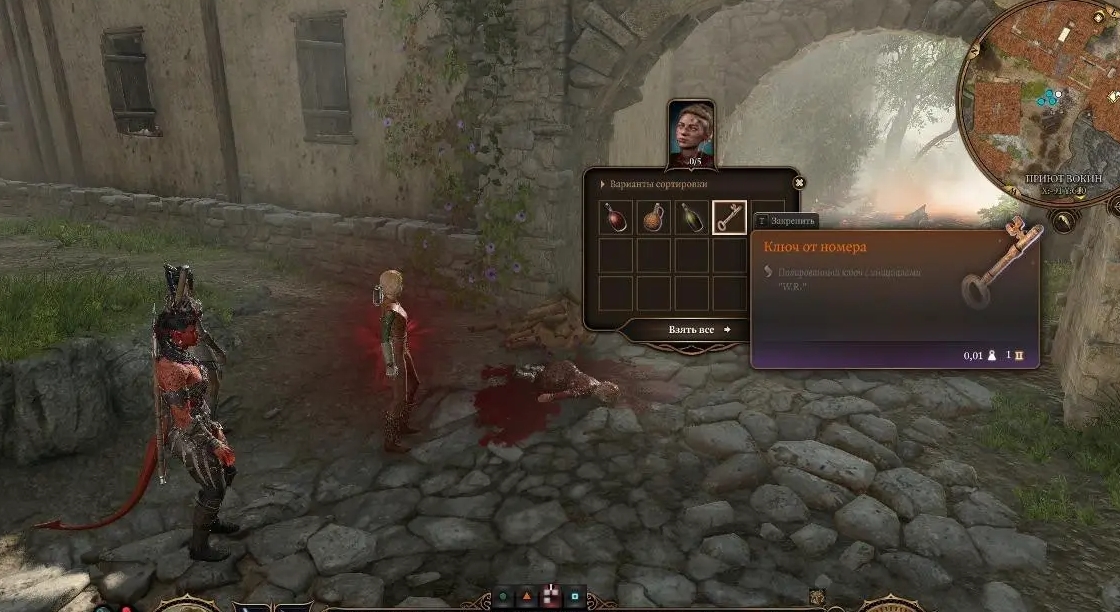Select the teal square hotbar filter
1120x612 pixels.
[575, 597]
